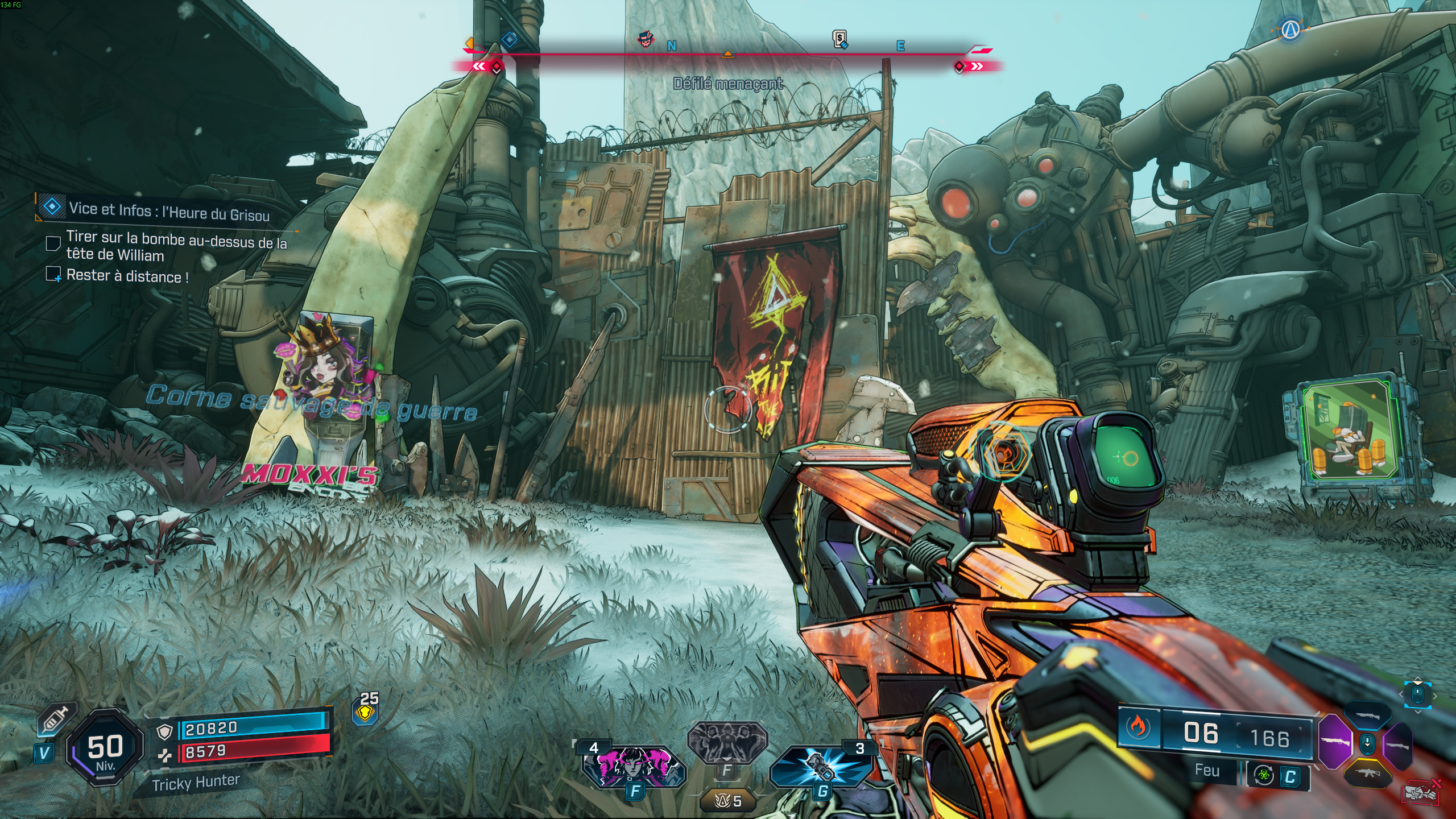
Task: Click the assault rifle slot in the weapon wheel
Action: (1368, 774)
